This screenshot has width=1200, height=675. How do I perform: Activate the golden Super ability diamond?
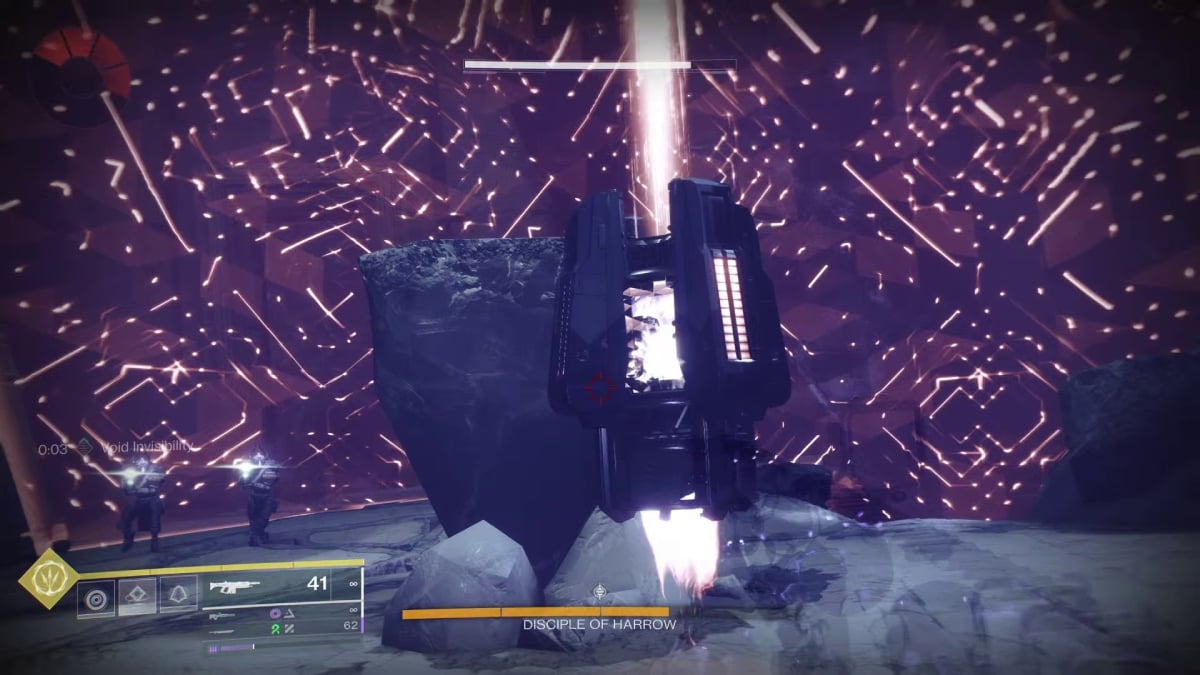pyautogui.click(x=45, y=580)
